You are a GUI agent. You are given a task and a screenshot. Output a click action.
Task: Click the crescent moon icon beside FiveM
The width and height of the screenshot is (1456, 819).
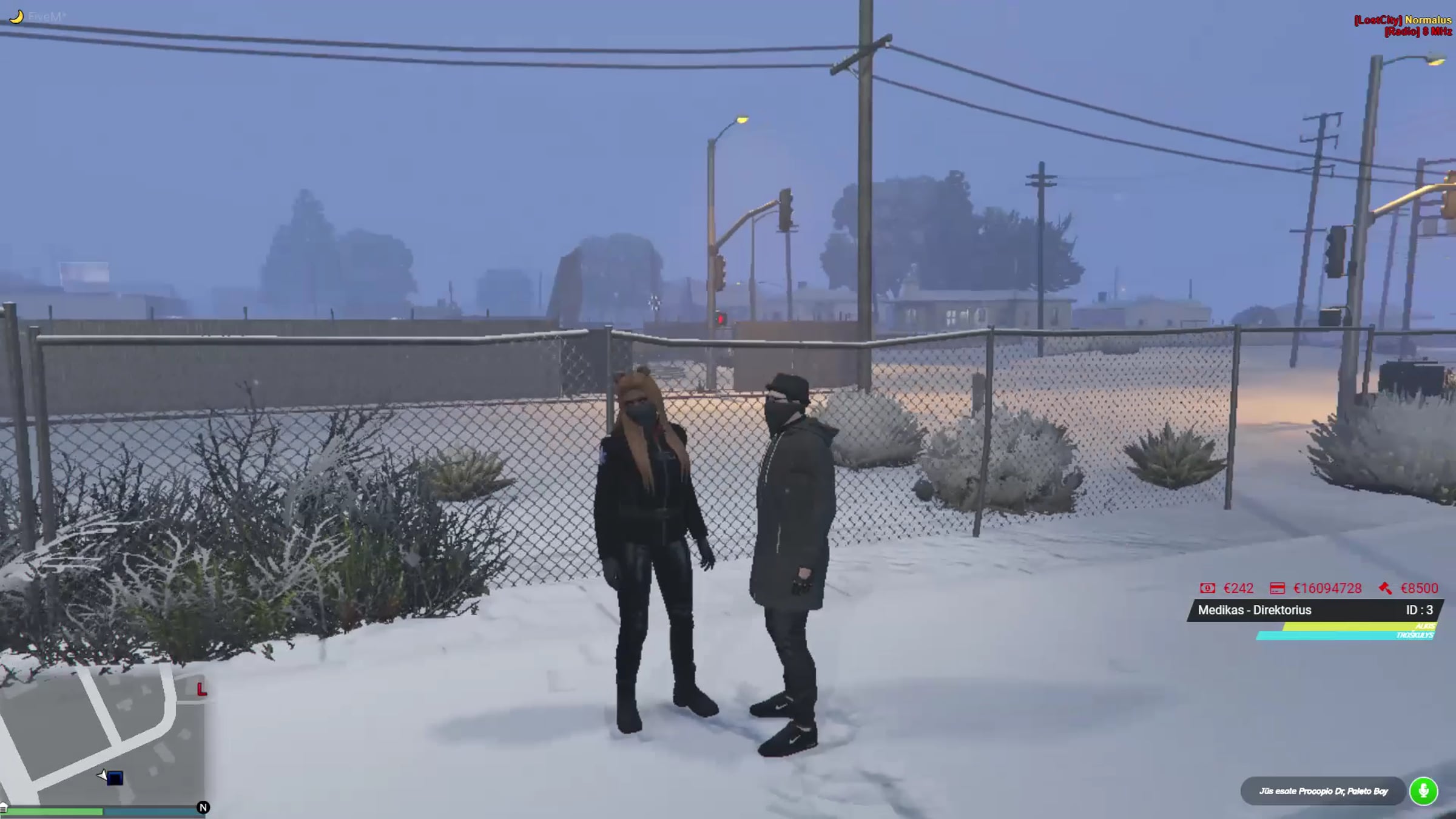coord(17,16)
